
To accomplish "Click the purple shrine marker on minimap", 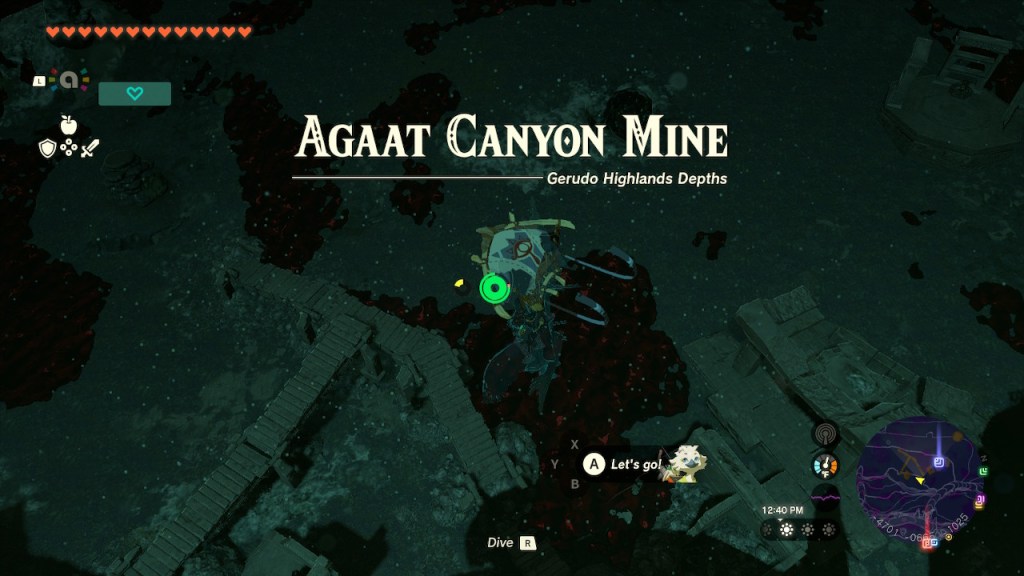I will pyautogui.click(x=939, y=462).
